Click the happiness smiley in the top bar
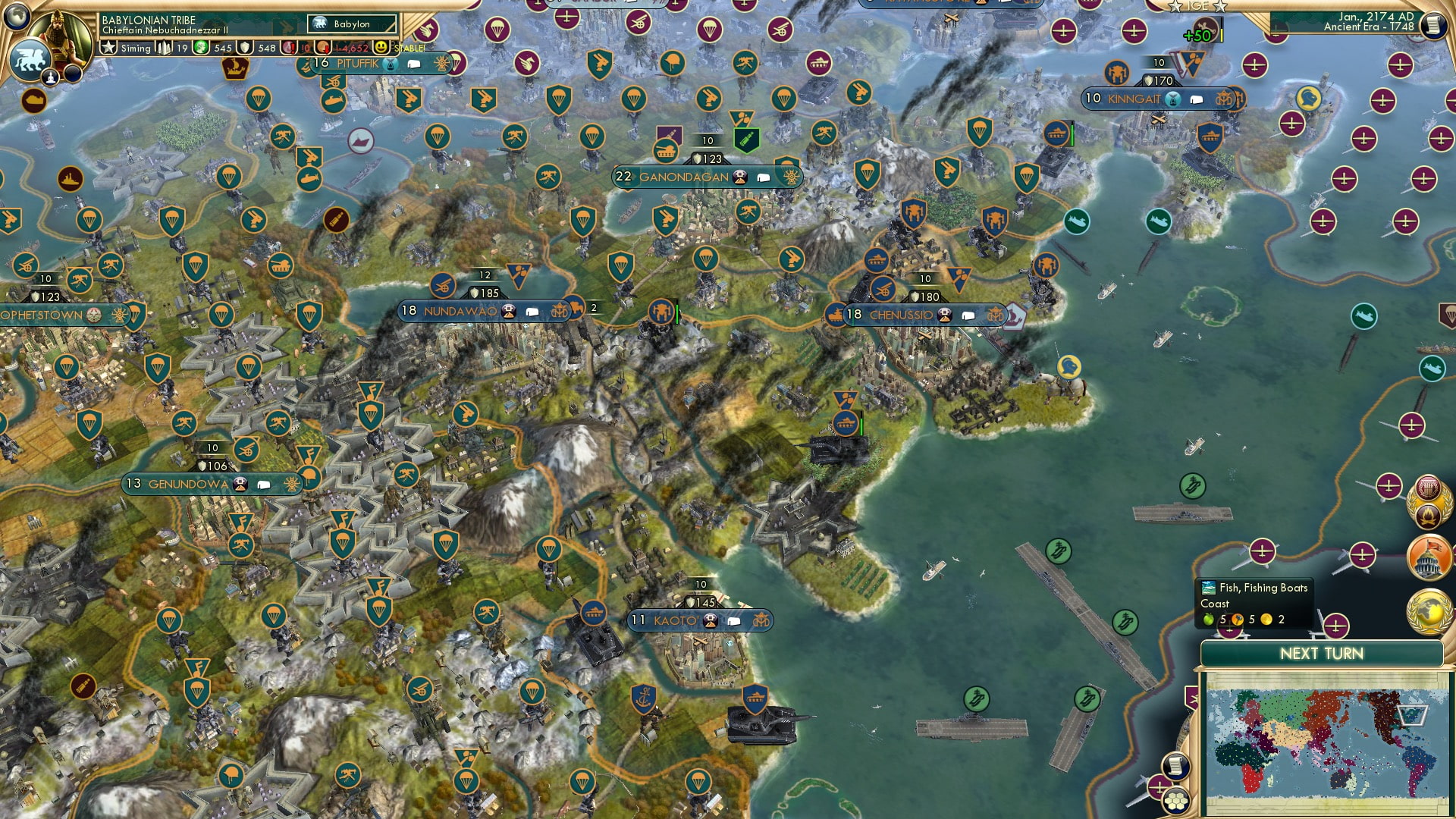The width and height of the screenshot is (1456, 819). click(x=381, y=49)
